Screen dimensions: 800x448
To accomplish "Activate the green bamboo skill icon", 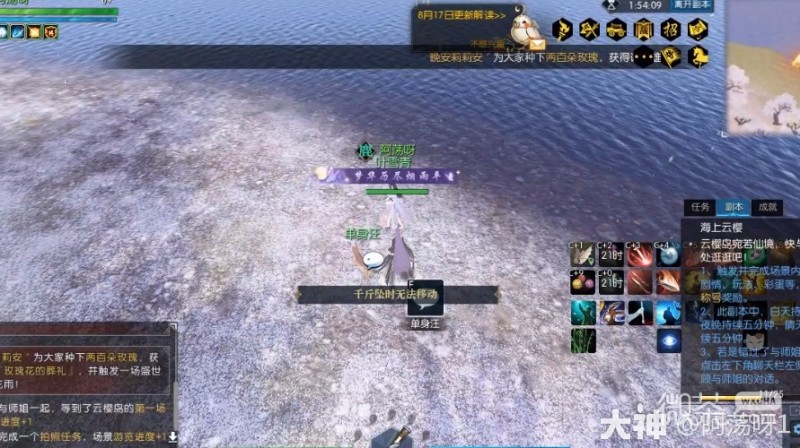I will (x=583, y=340).
